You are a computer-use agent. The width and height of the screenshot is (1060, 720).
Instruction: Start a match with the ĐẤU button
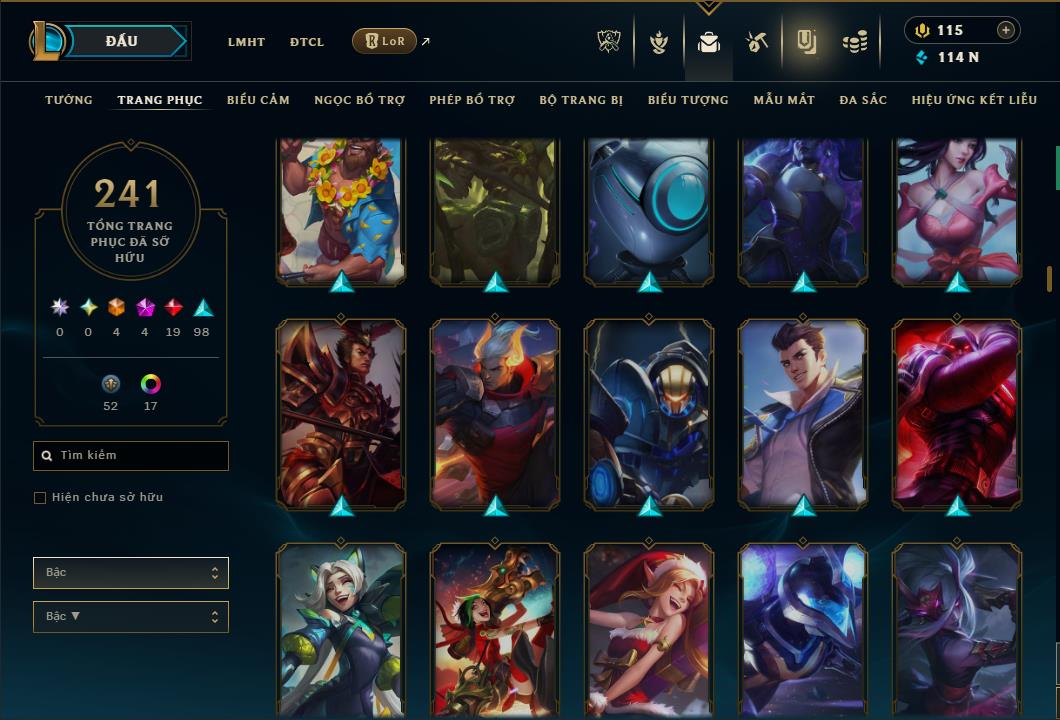(122, 41)
